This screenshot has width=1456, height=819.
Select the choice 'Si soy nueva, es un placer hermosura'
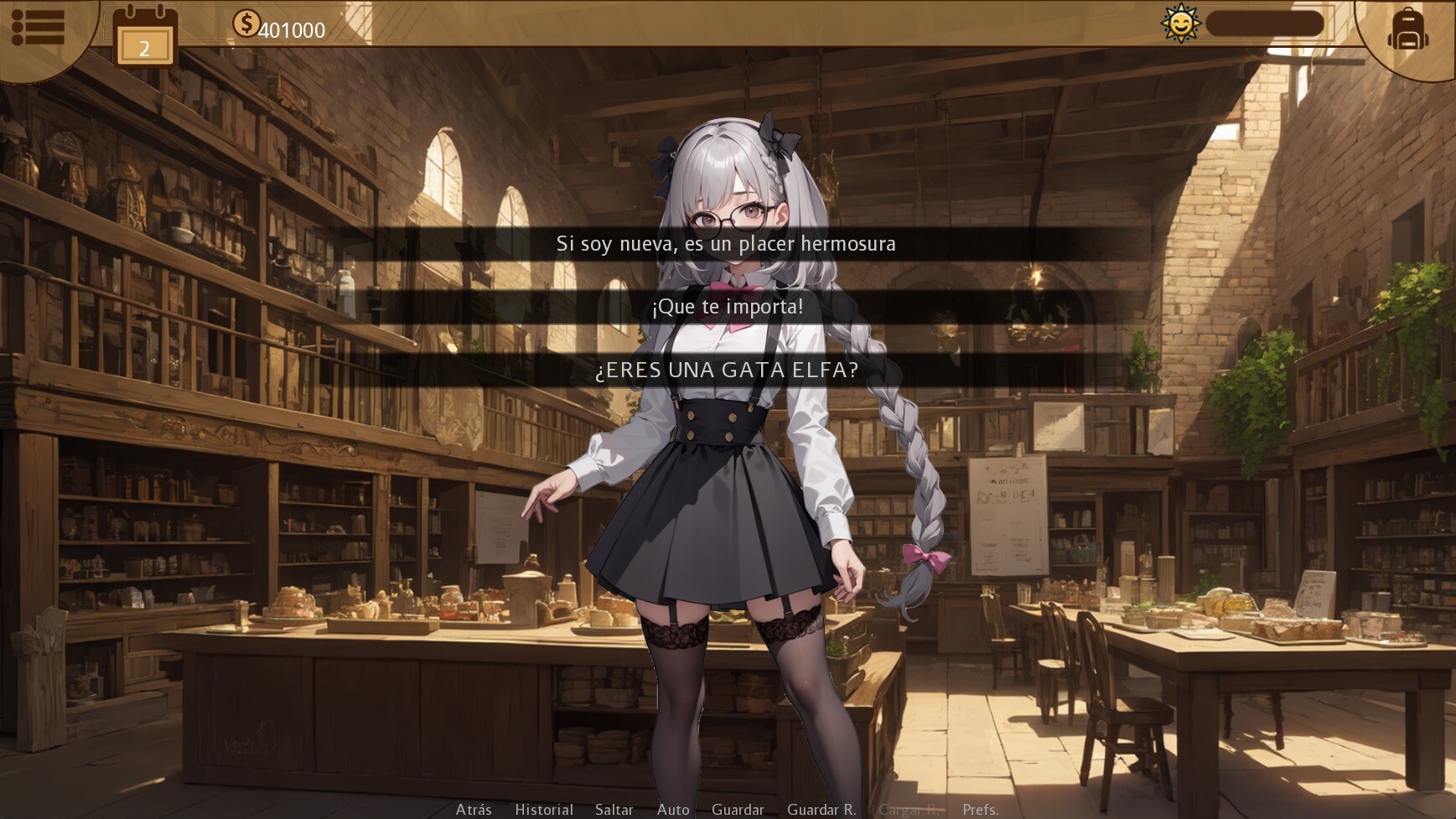[728, 244]
